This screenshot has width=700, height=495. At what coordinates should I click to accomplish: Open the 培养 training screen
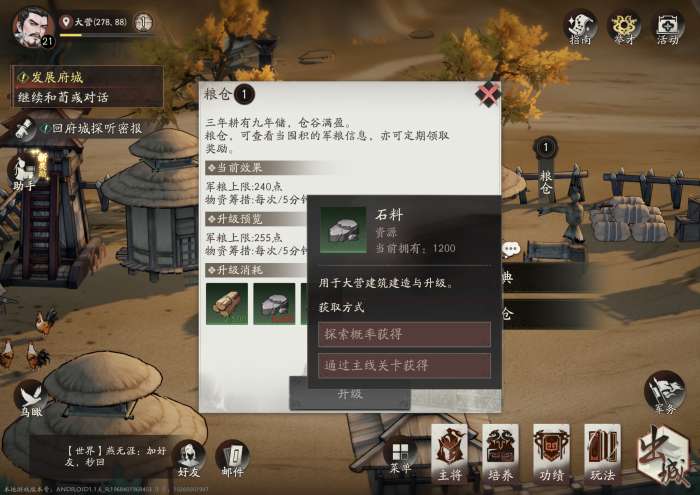click(500, 452)
